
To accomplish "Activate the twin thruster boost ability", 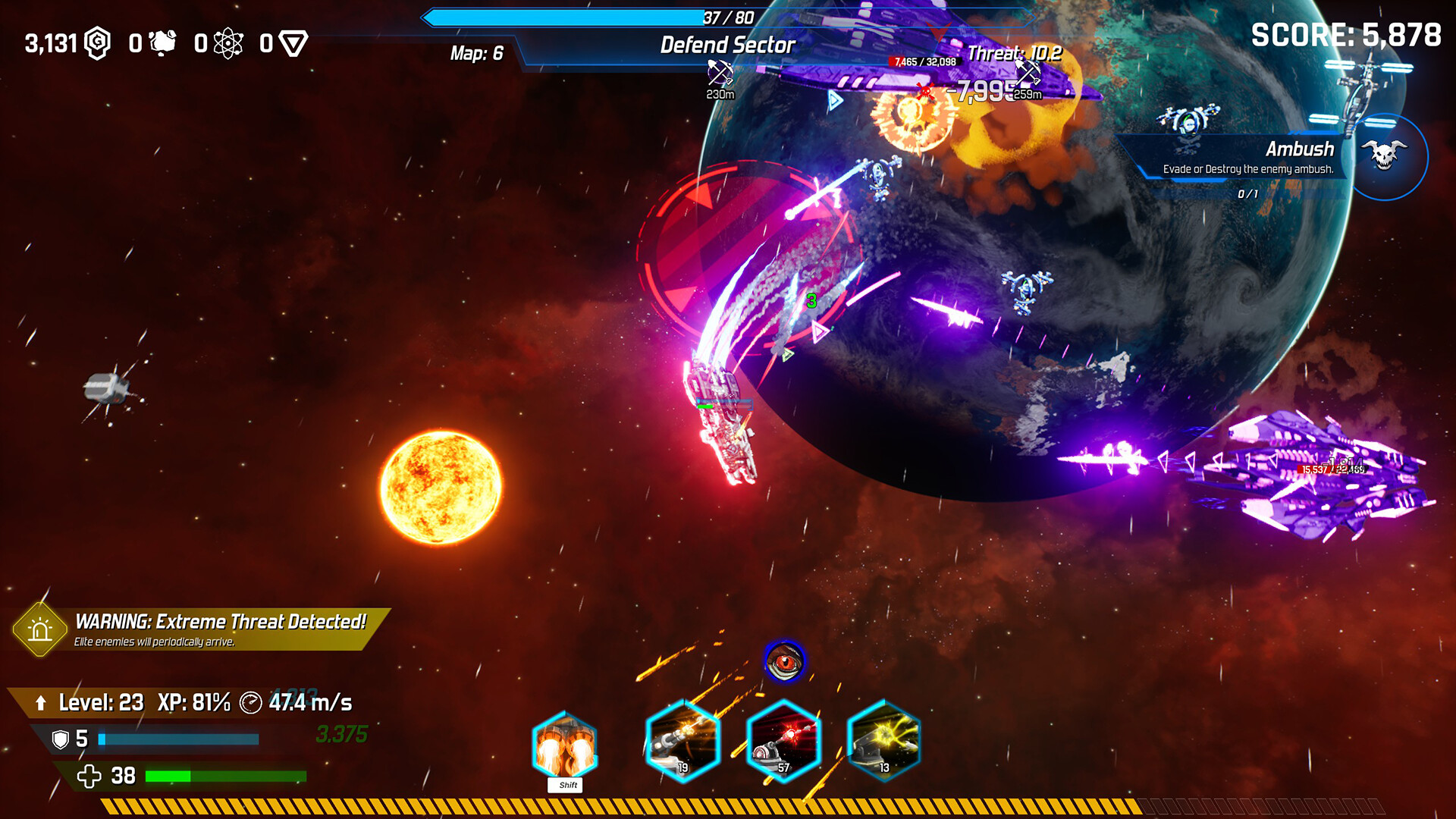I will pos(565,745).
